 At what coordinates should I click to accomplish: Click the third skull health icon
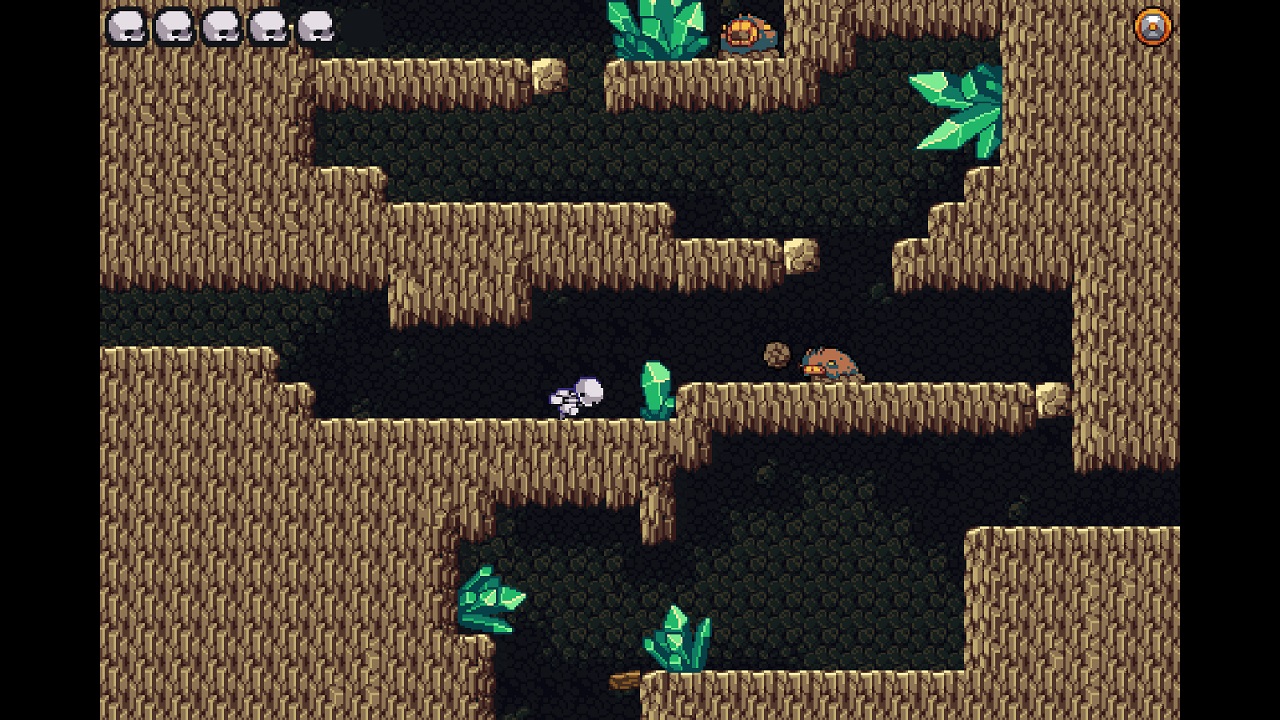(220, 25)
